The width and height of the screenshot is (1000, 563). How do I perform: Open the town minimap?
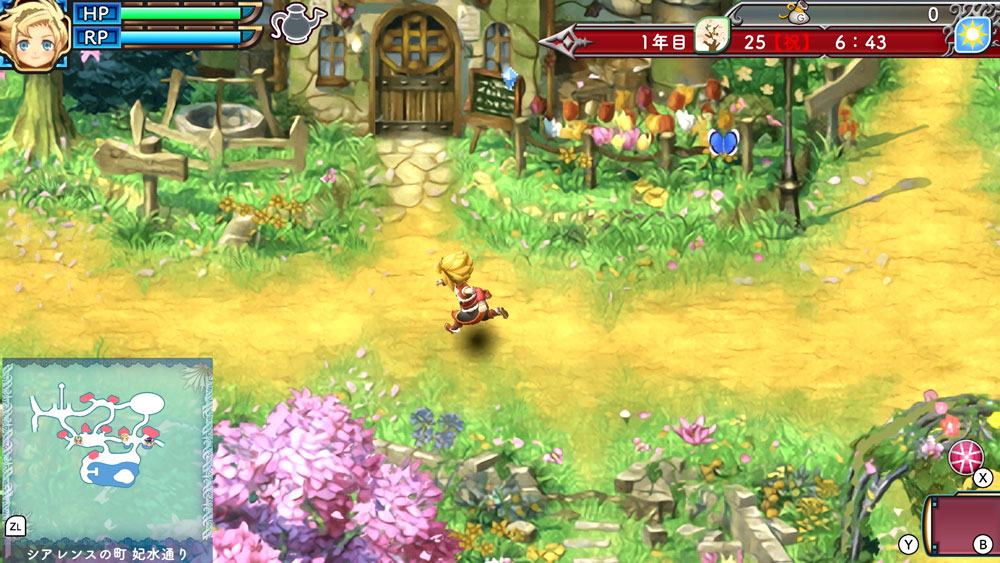pyautogui.click(x=108, y=449)
